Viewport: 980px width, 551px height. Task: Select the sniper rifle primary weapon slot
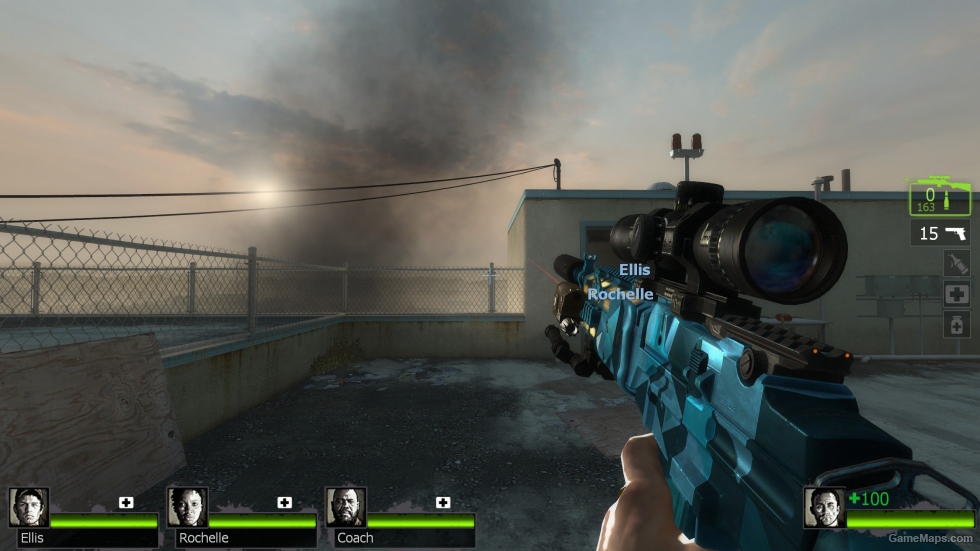pyautogui.click(x=940, y=197)
